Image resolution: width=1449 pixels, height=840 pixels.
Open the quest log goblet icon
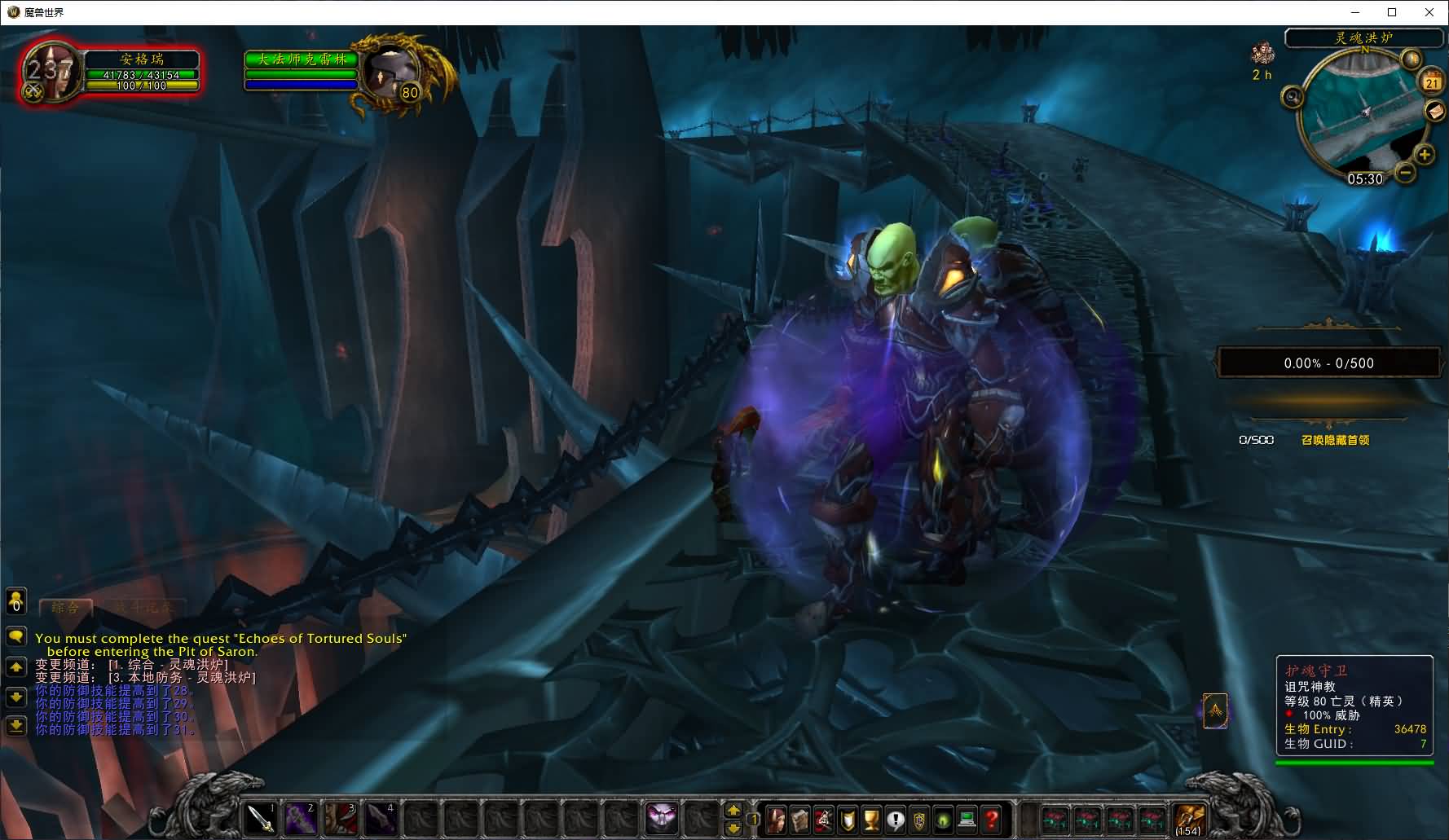[871, 819]
